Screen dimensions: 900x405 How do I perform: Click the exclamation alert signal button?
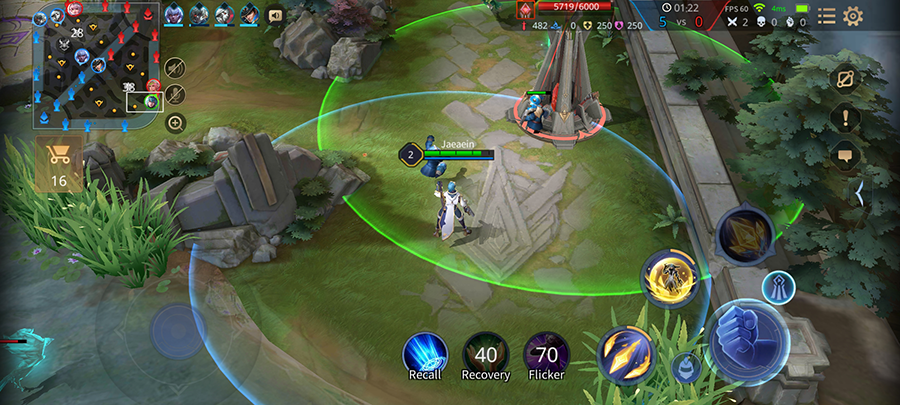tap(845, 117)
